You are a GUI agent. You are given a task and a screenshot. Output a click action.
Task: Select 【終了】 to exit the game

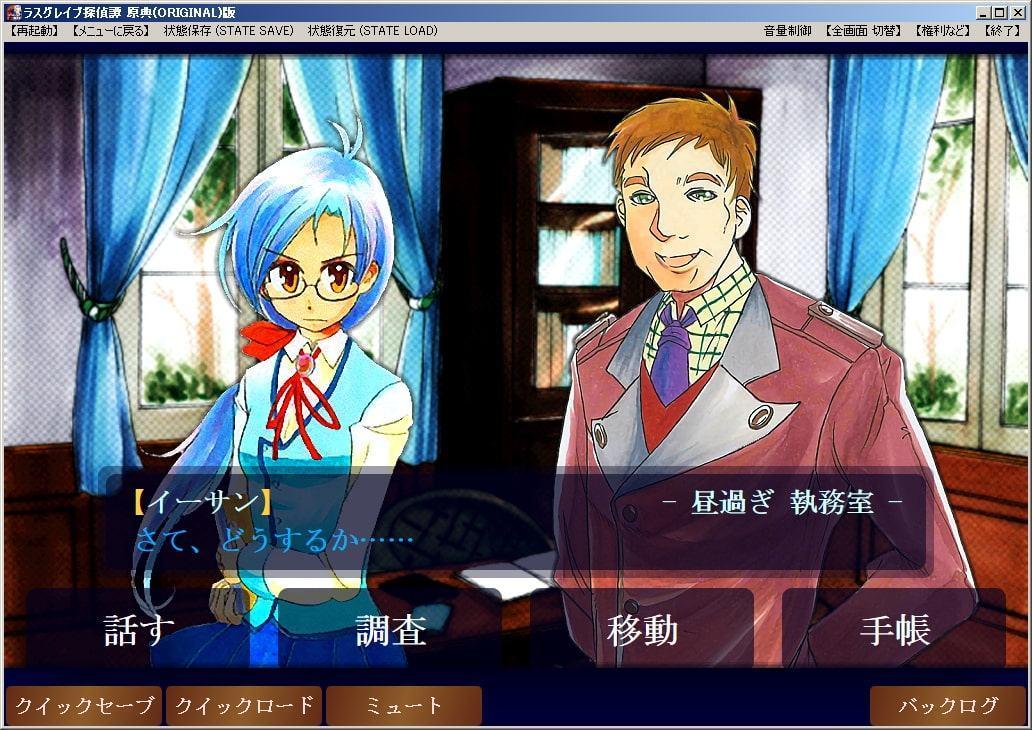[x=1001, y=31]
